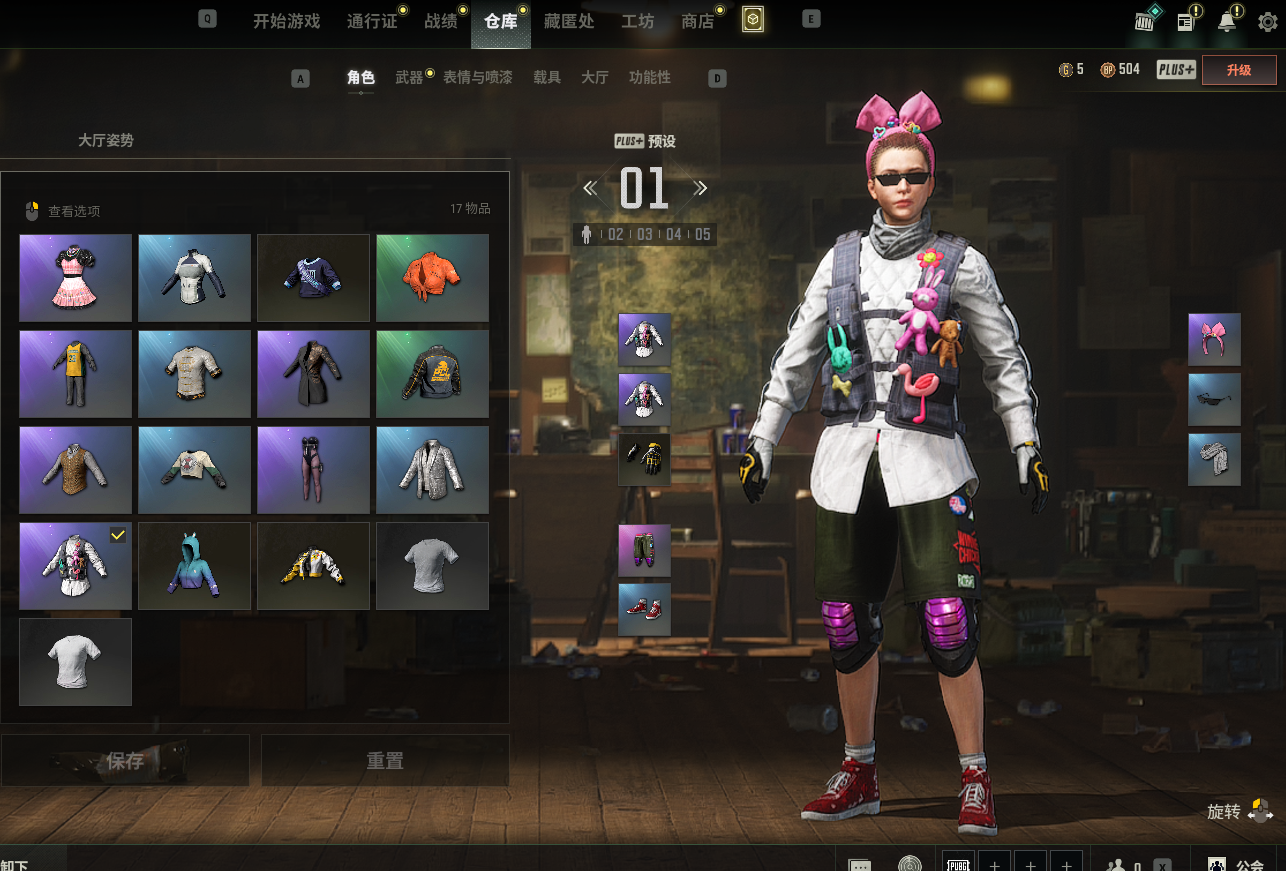The image size is (1286, 871).
Task: Visit the 商店 tab
Action: 697,21
